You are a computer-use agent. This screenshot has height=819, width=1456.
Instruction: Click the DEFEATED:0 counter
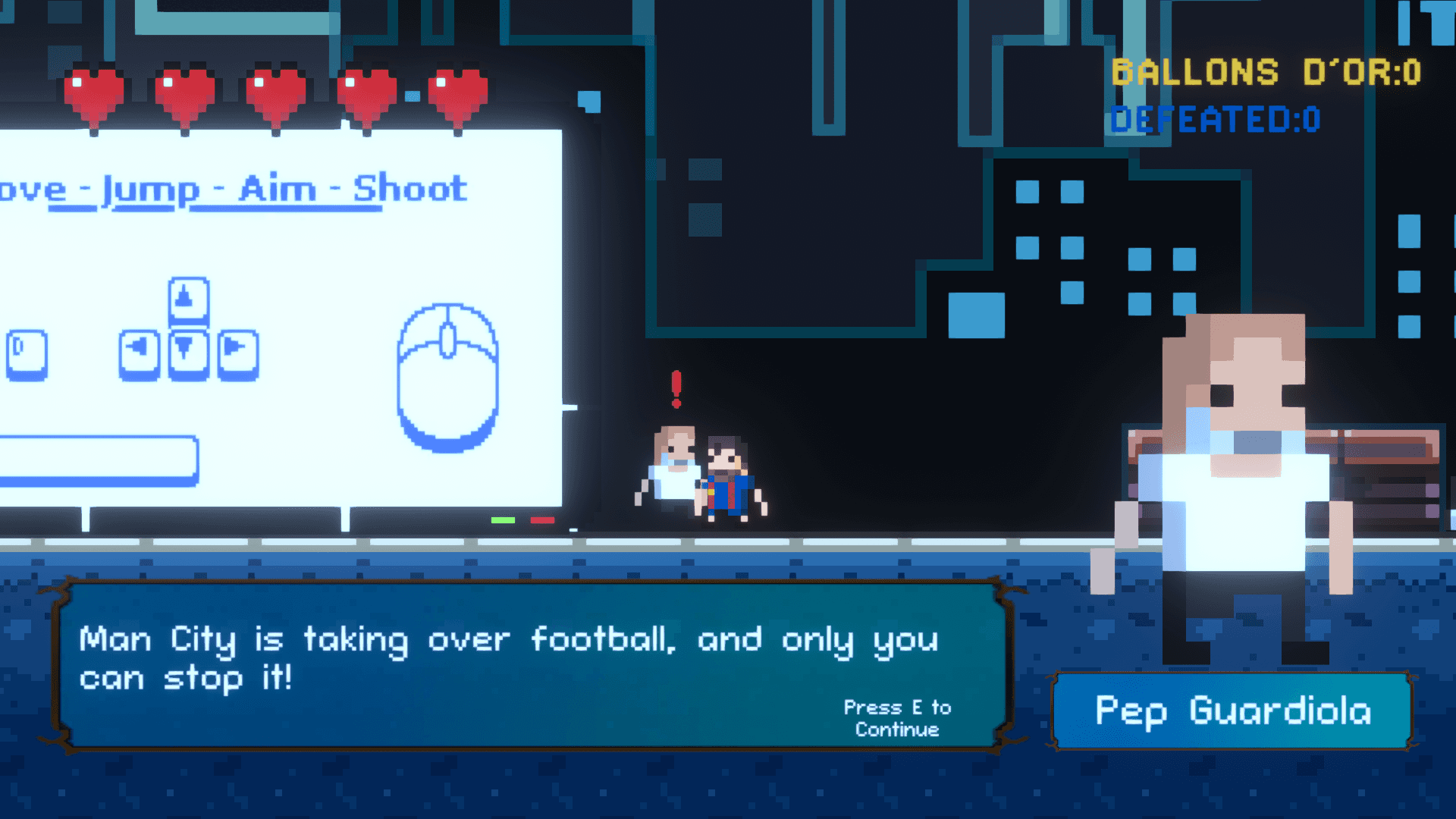point(1213,121)
